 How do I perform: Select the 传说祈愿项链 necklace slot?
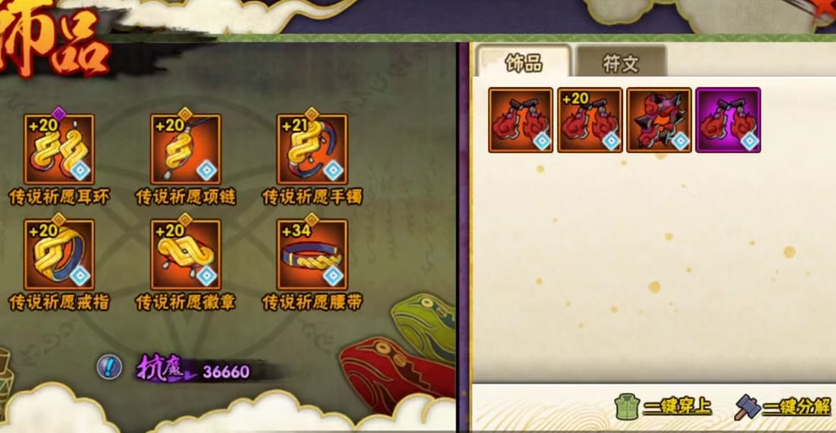pyautogui.click(x=186, y=149)
